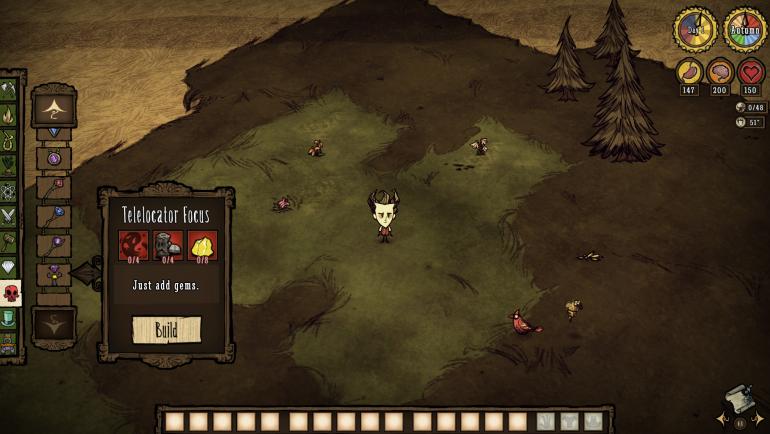Click the recipe list's down arrow
The width and height of the screenshot is (770, 434).
[54, 324]
